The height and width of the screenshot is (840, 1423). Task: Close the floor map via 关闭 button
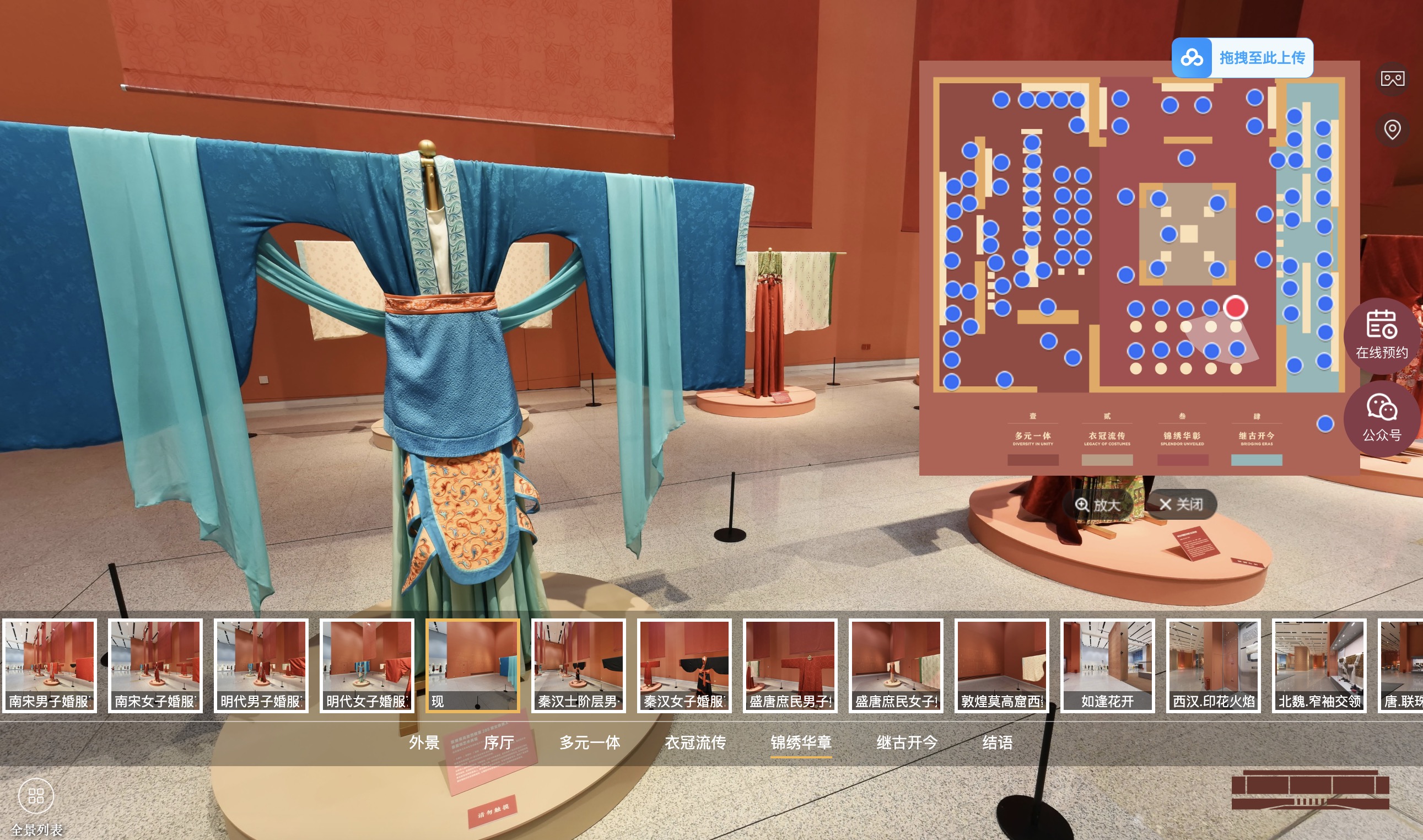point(1181,505)
